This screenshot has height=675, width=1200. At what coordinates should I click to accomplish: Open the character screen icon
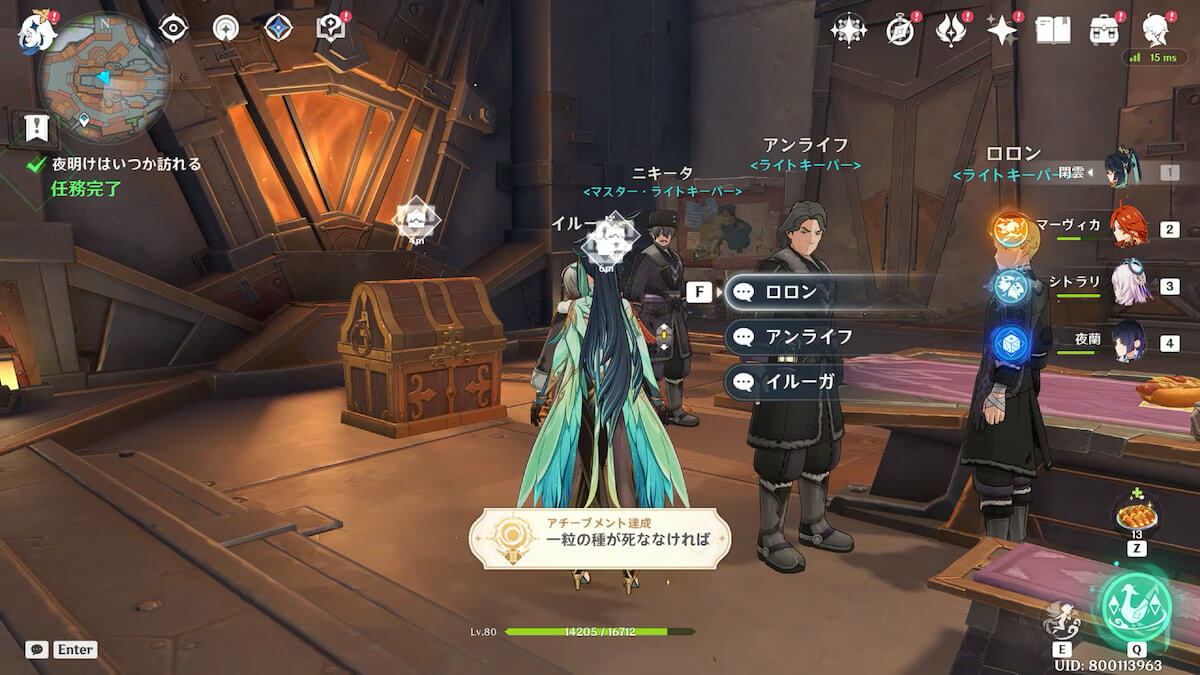click(1157, 29)
